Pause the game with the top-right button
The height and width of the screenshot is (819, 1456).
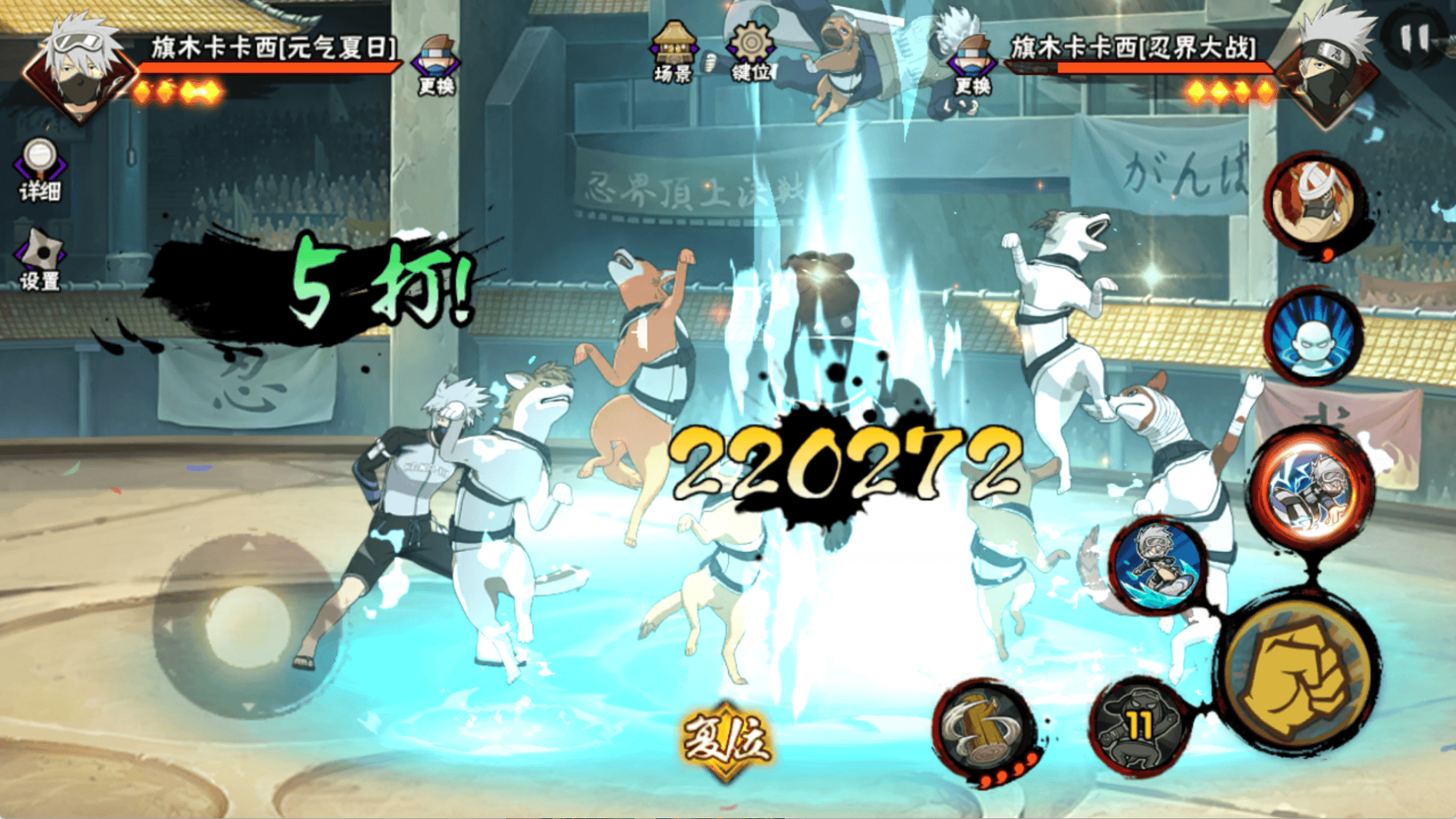[1414, 38]
